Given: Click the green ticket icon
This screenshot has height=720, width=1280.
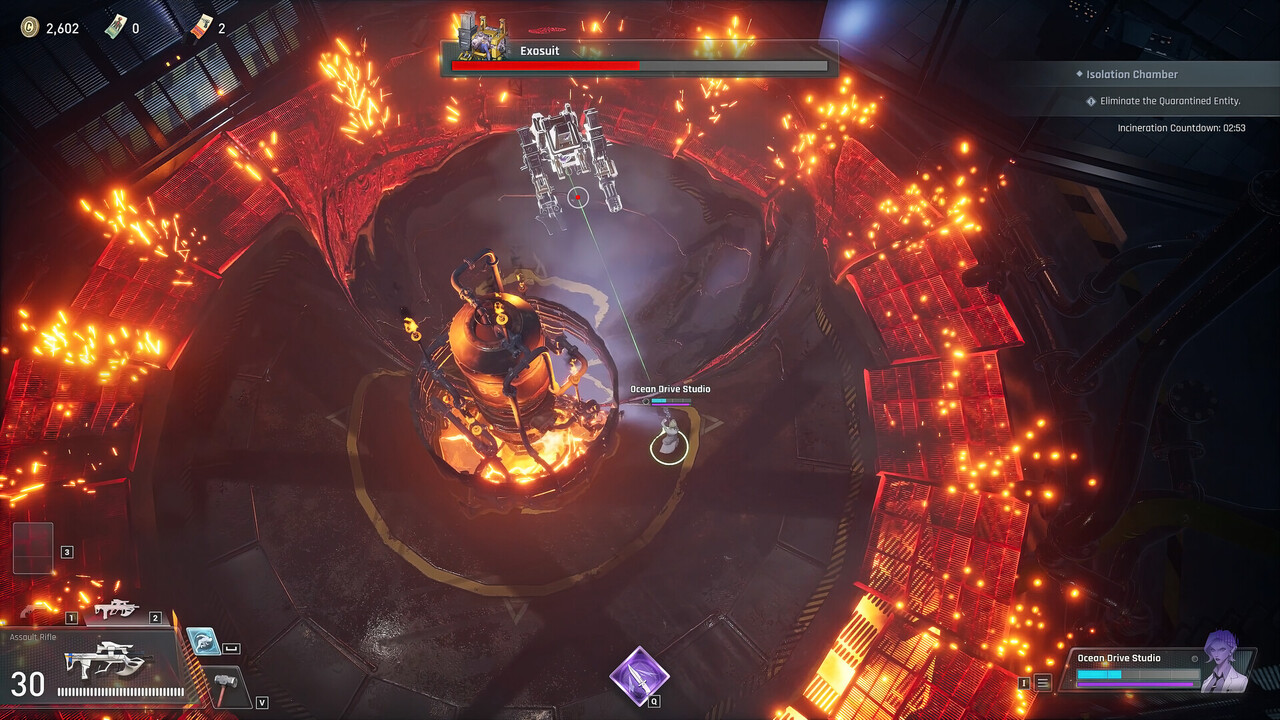Looking at the screenshot, I should click(116, 27).
